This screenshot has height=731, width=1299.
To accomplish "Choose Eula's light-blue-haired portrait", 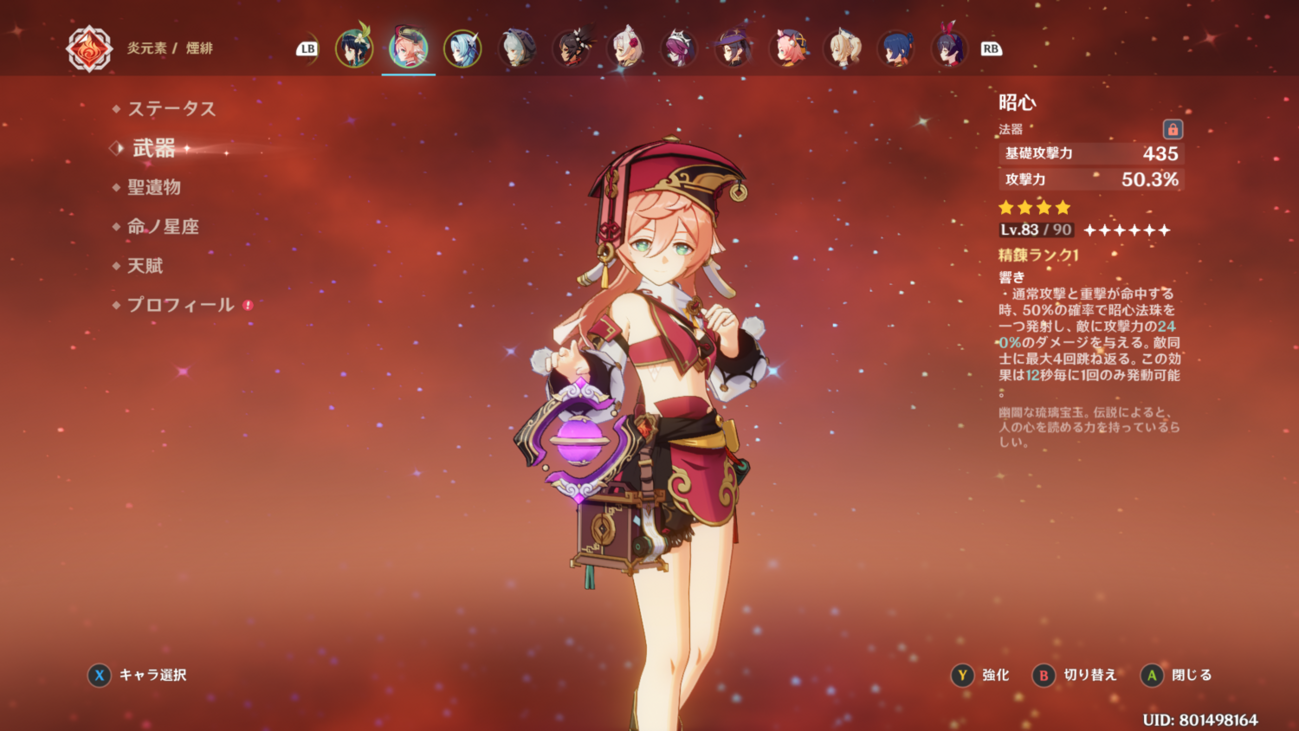I will pyautogui.click(x=462, y=48).
